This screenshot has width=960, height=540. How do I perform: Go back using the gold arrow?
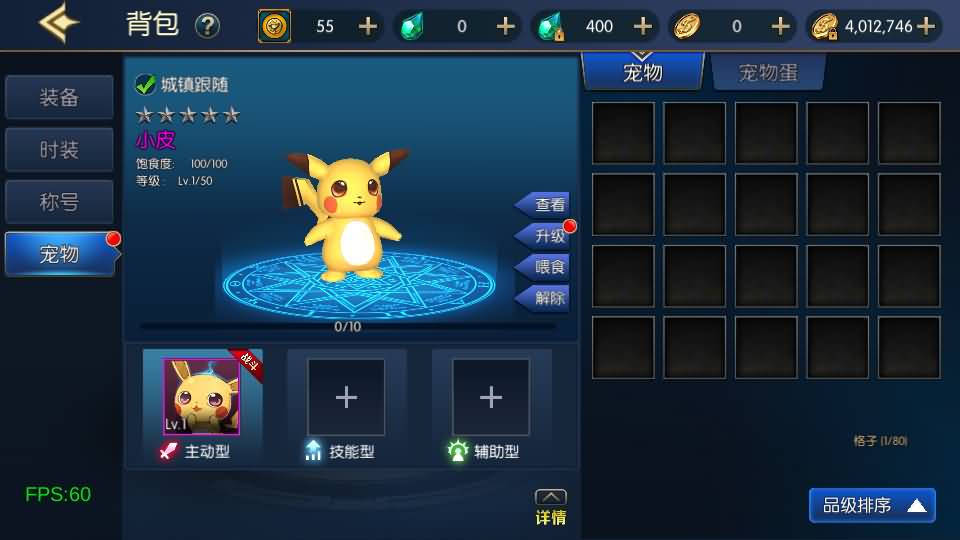tap(58, 24)
